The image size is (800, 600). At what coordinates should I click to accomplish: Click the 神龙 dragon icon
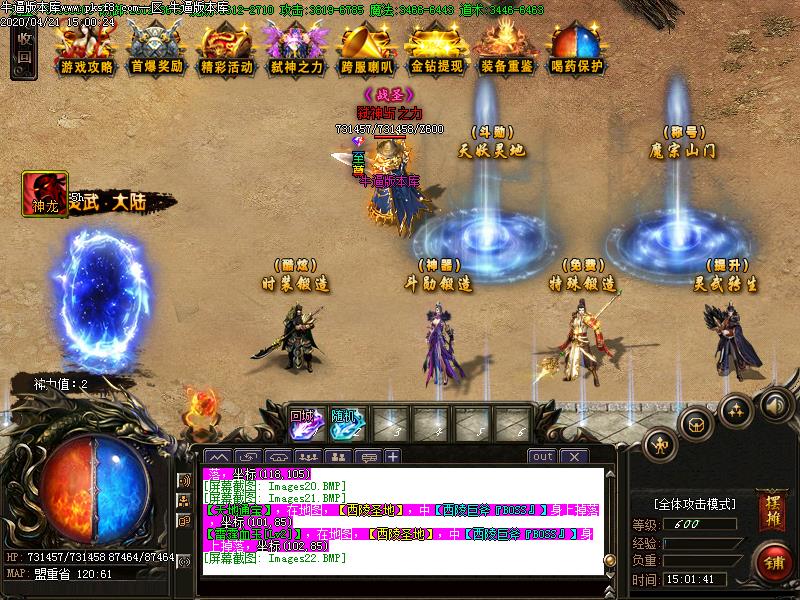coord(45,194)
